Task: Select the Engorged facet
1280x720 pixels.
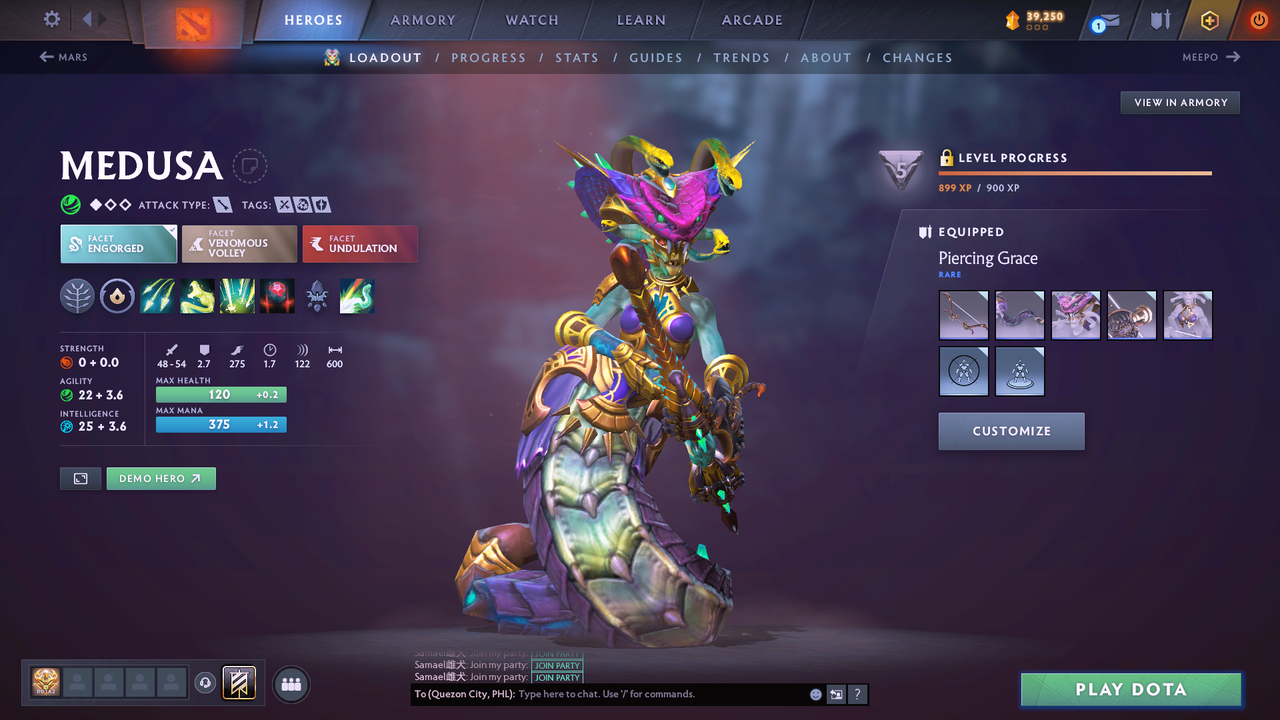Action: (x=118, y=243)
